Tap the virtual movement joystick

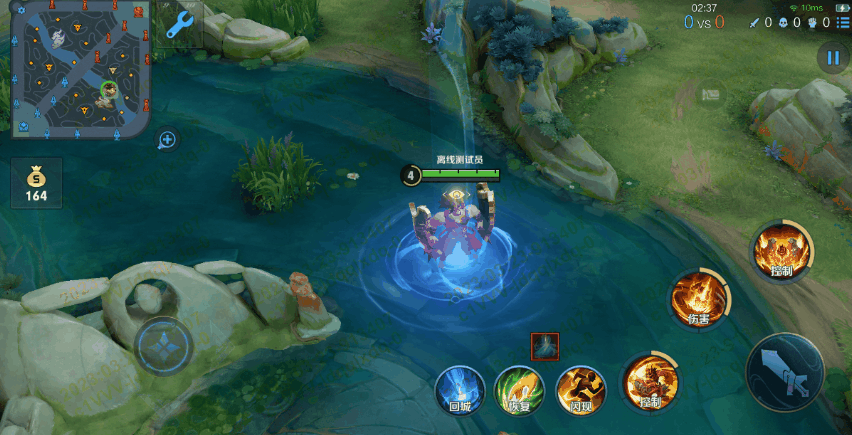(163, 347)
